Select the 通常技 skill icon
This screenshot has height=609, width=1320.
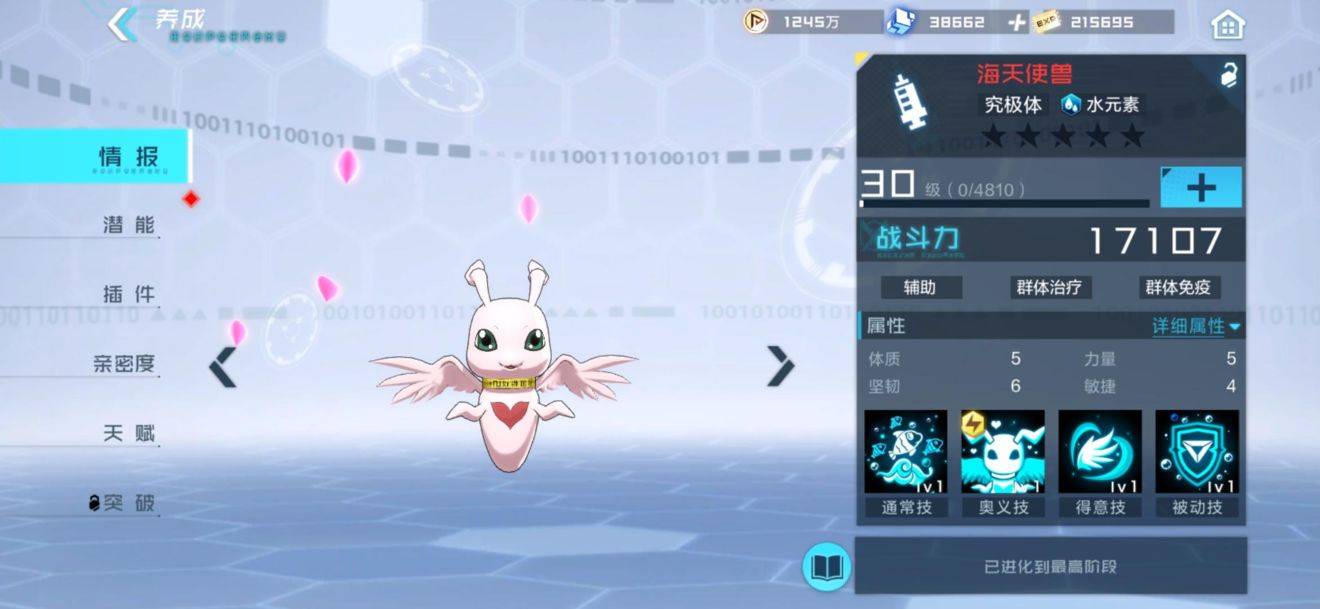(x=906, y=452)
